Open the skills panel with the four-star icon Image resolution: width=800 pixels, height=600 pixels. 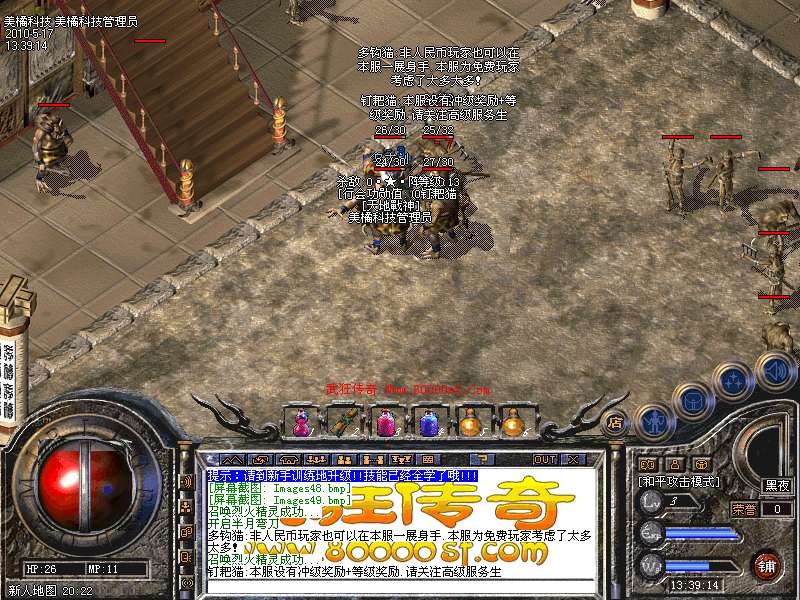[735, 379]
